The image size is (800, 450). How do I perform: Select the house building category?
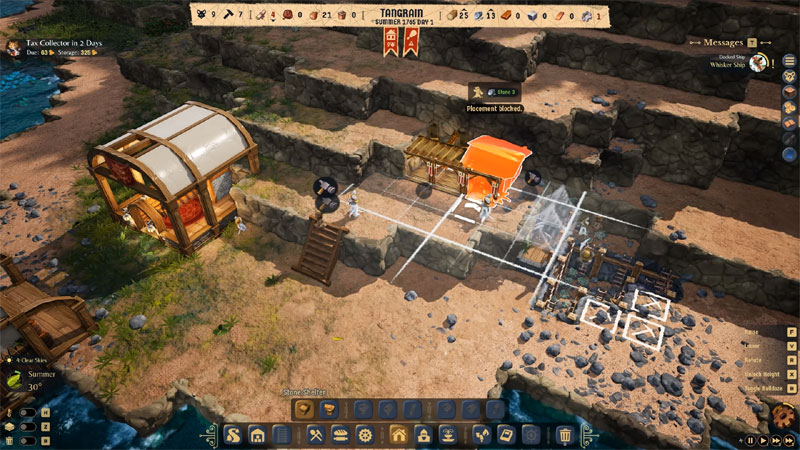(x=398, y=435)
